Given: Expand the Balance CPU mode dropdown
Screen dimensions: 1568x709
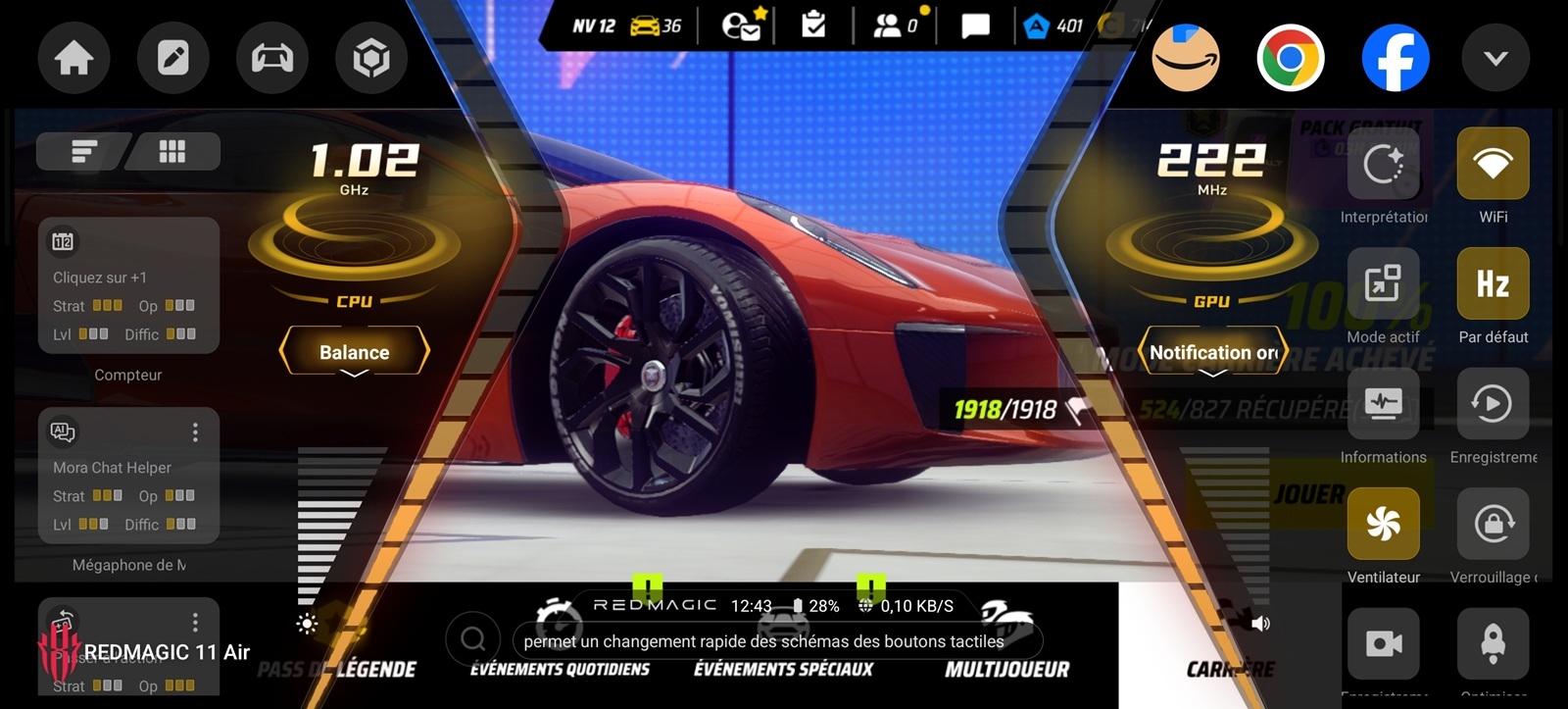Looking at the screenshot, I should pos(354,351).
